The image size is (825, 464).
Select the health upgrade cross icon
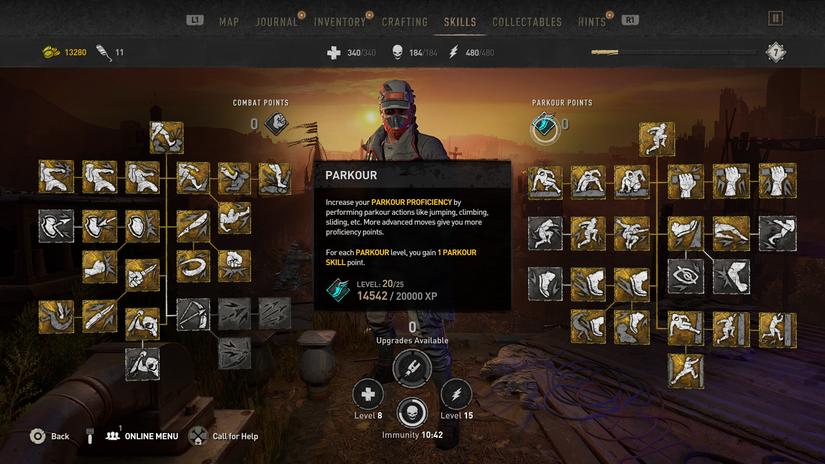[x=368, y=394]
